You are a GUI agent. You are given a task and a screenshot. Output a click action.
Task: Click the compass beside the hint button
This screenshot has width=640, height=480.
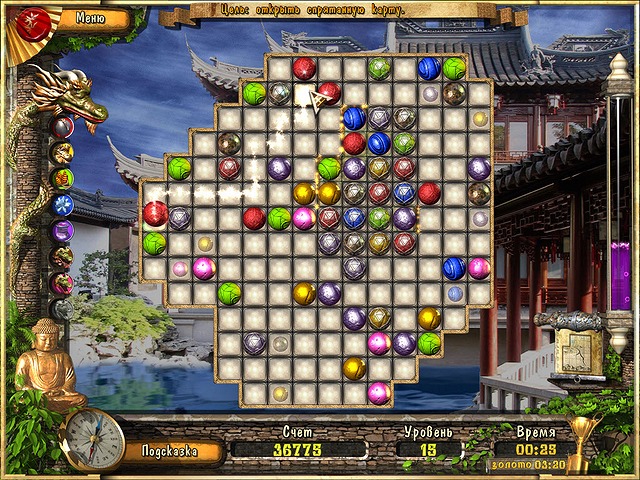[93, 438]
